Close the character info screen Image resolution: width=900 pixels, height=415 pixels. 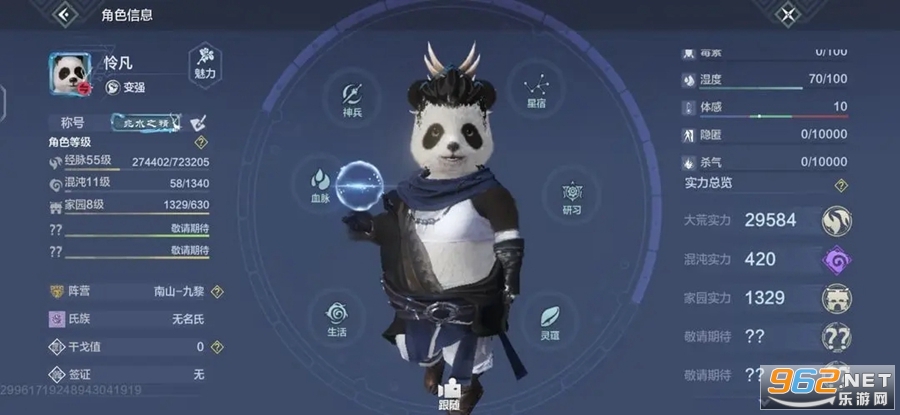point(789,15)
